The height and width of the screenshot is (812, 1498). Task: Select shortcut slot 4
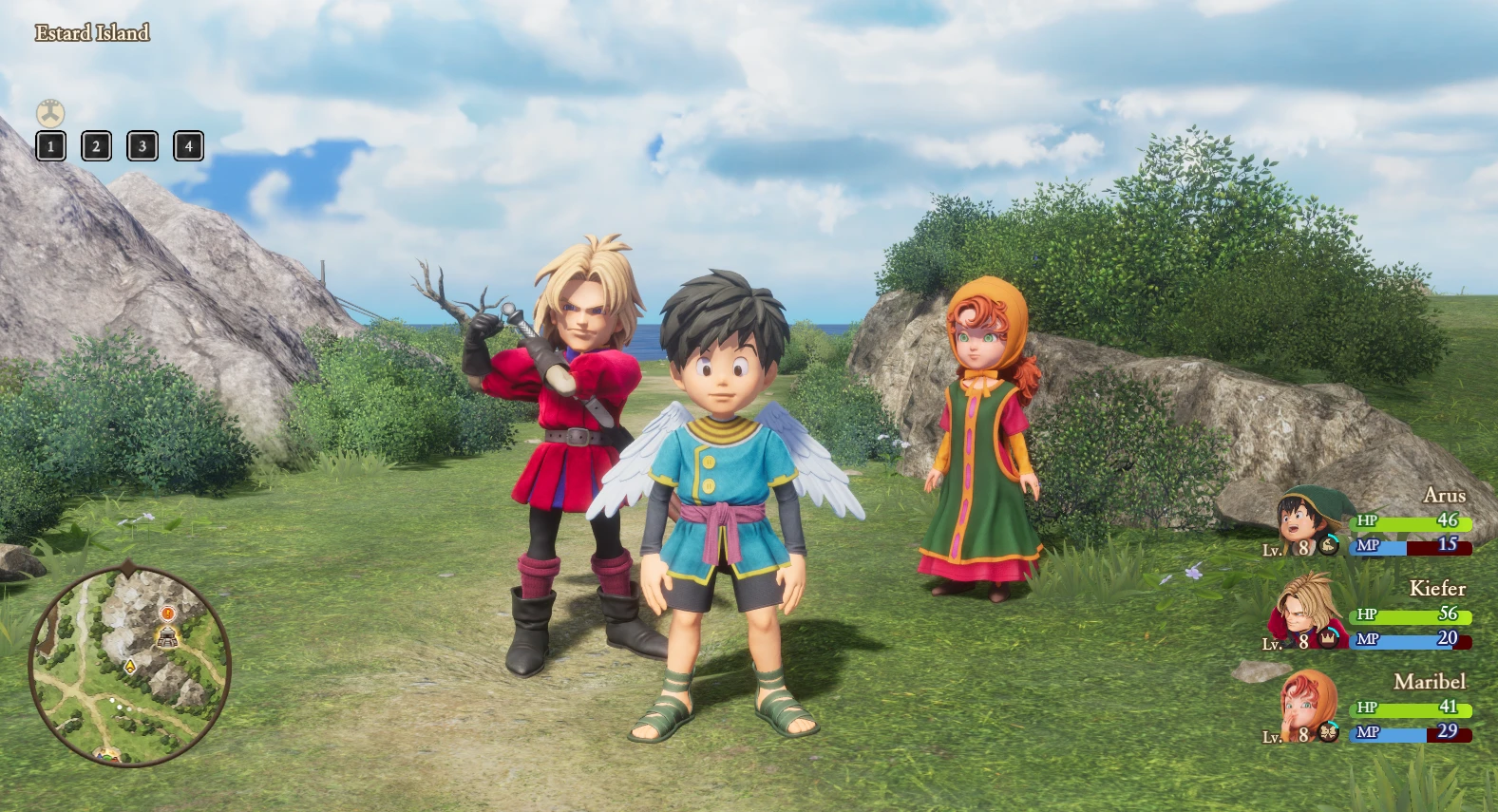coord(188,146)
